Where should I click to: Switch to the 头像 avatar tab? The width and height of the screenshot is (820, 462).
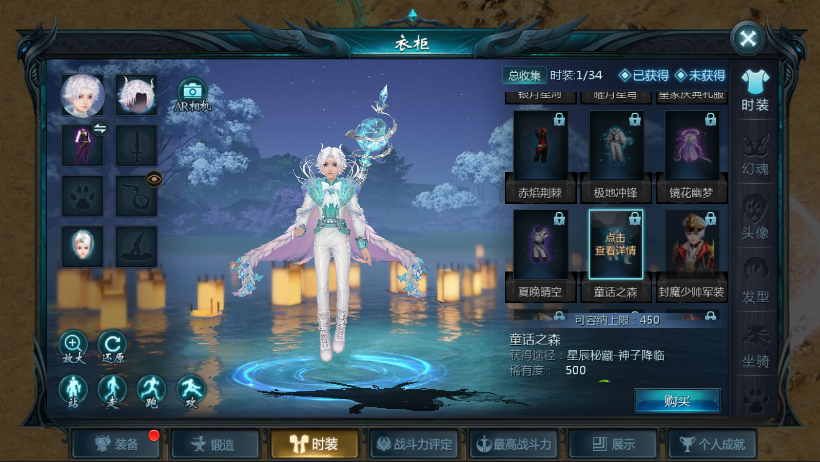coord(755,218)
